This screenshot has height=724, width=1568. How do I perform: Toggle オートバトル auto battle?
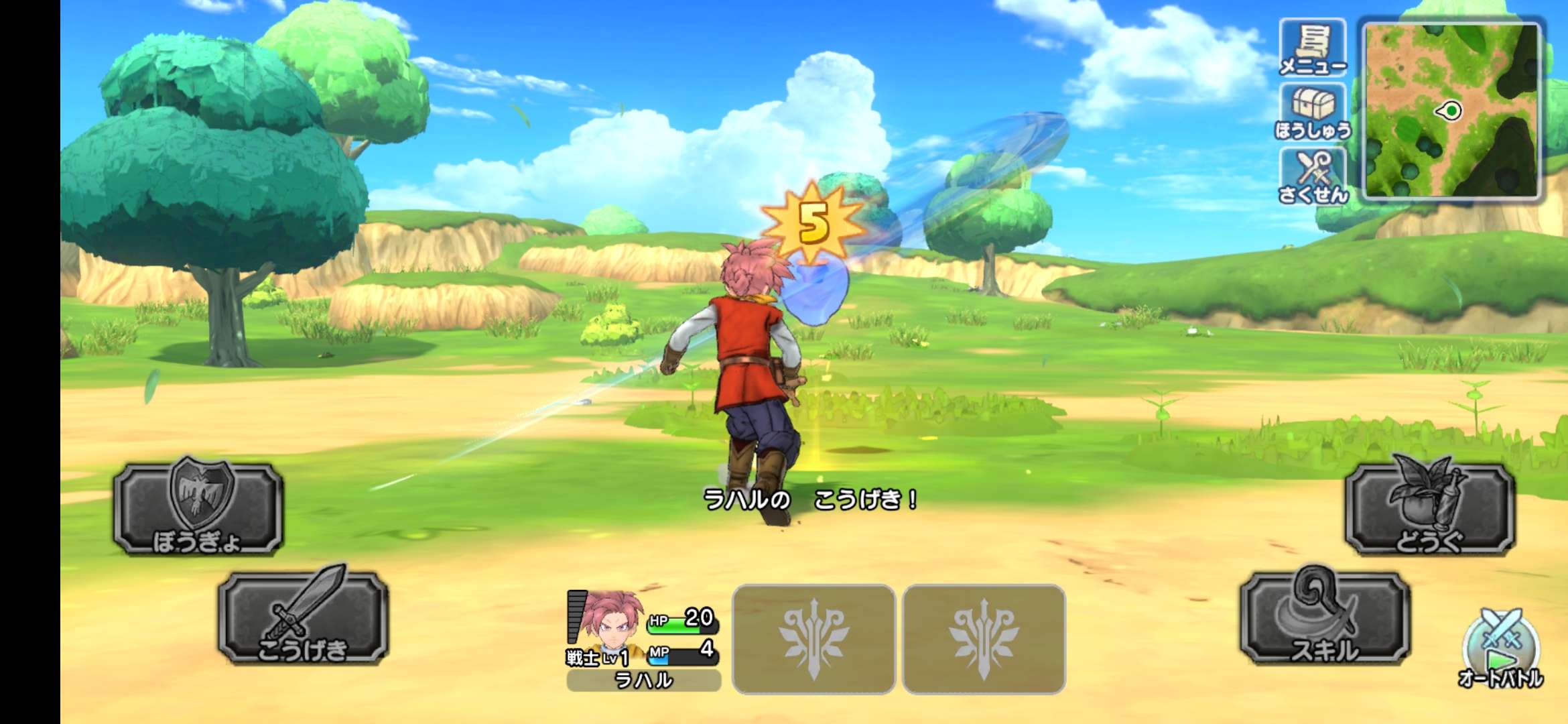coord(1501,650)
